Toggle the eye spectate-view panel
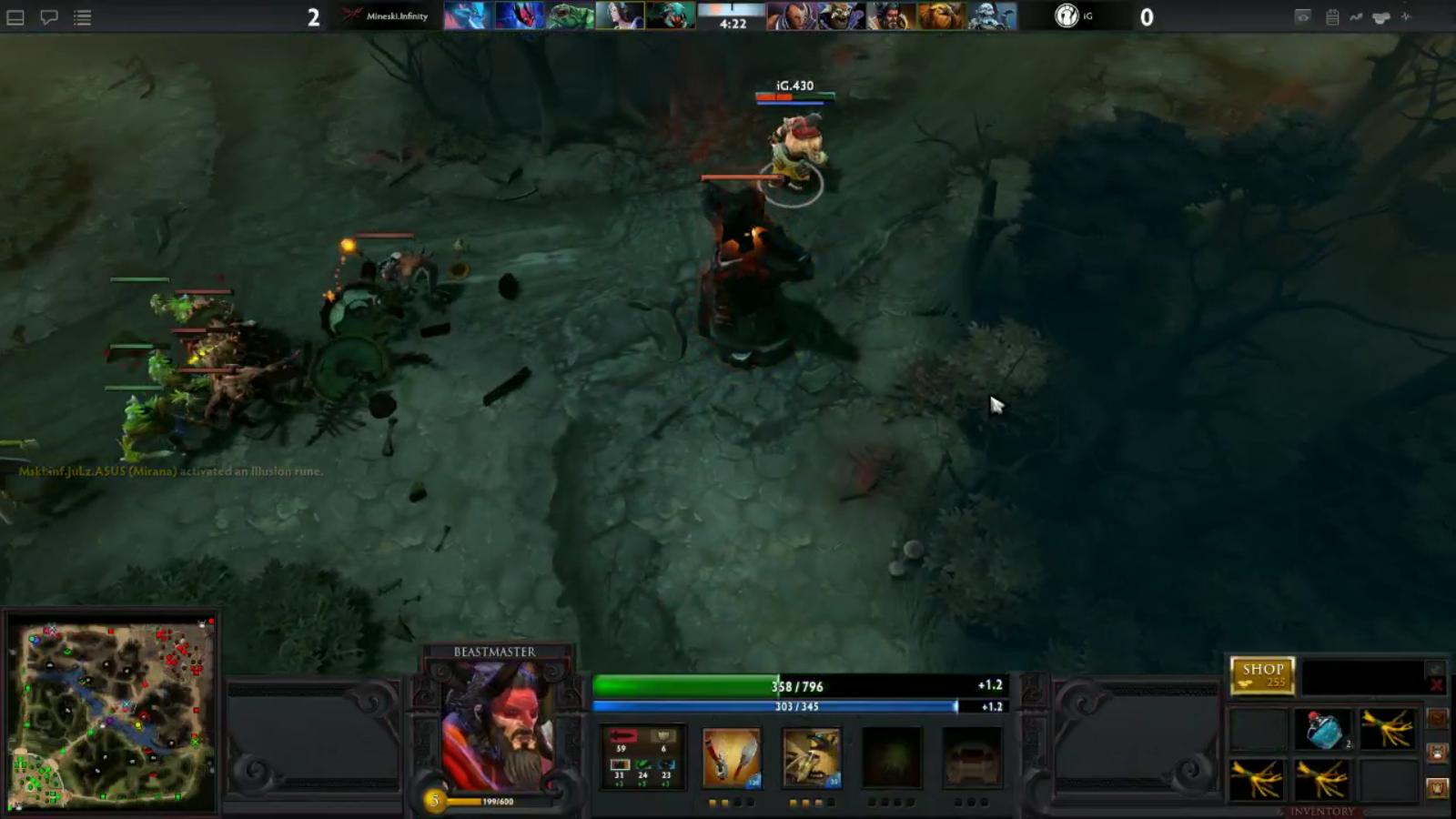 (1303, 16)
